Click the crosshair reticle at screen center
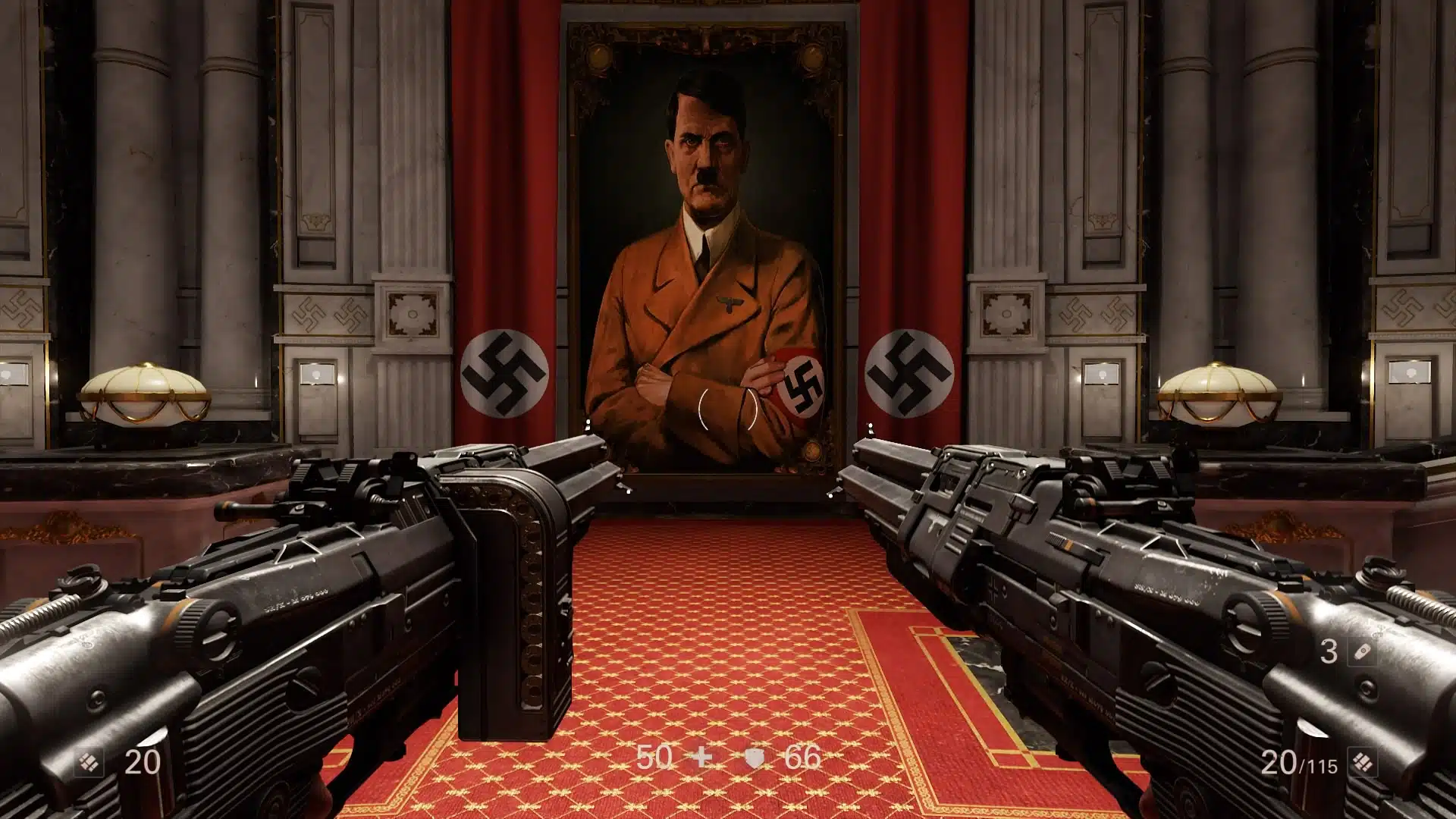The width and height of the screenshot is (1456, 819). tap(728, 409)
